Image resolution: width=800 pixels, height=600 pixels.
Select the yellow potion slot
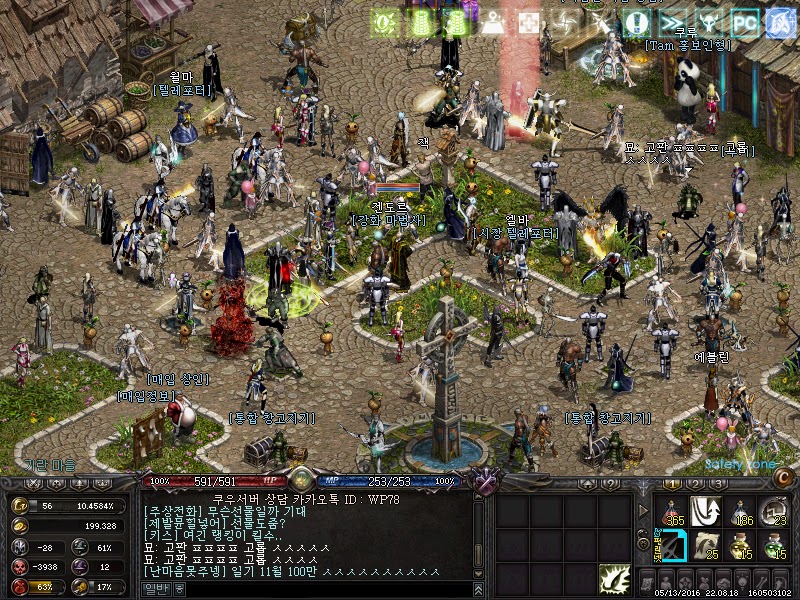click(x=739, y=545)
